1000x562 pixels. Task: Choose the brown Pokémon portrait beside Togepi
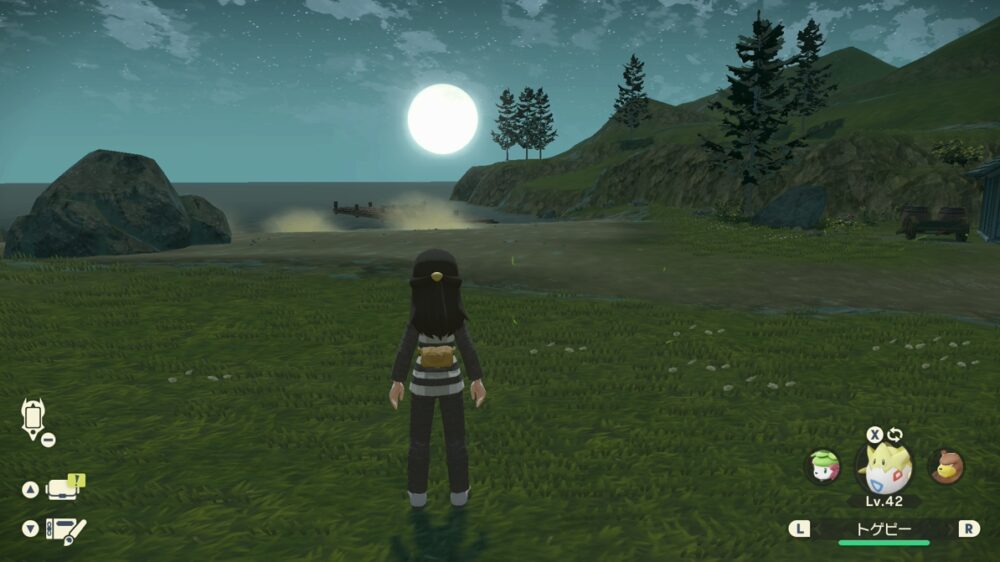click(x=944, y=466)
